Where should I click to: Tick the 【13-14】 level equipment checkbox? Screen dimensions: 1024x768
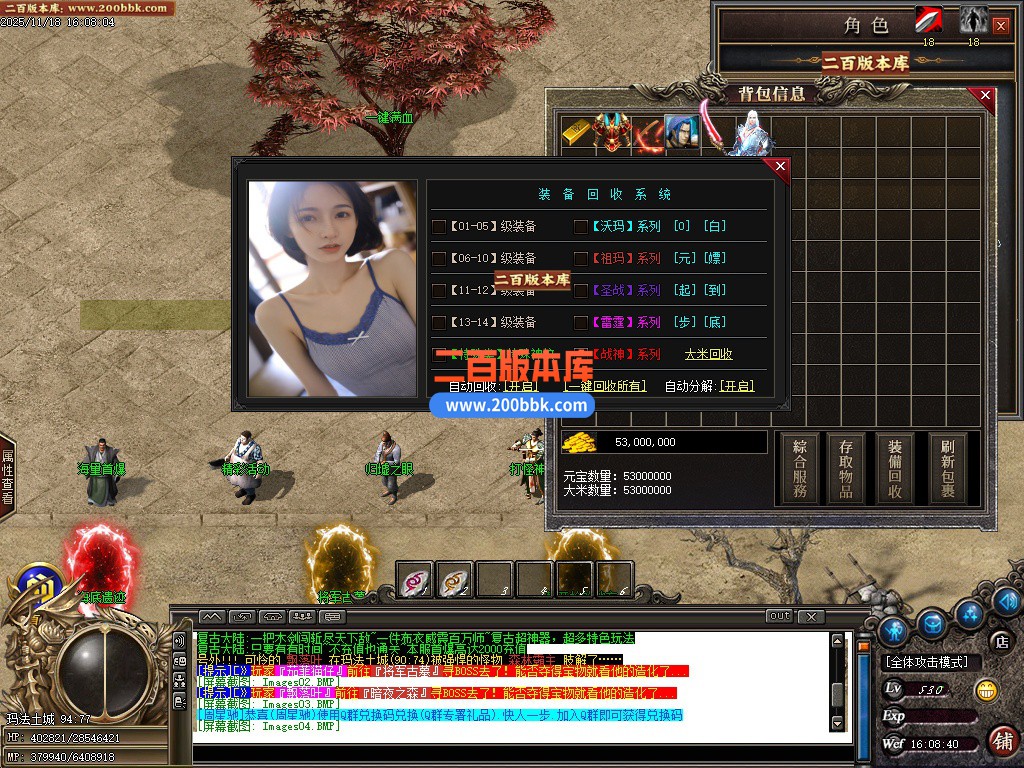pyautogui.click(x=439, y=322)
